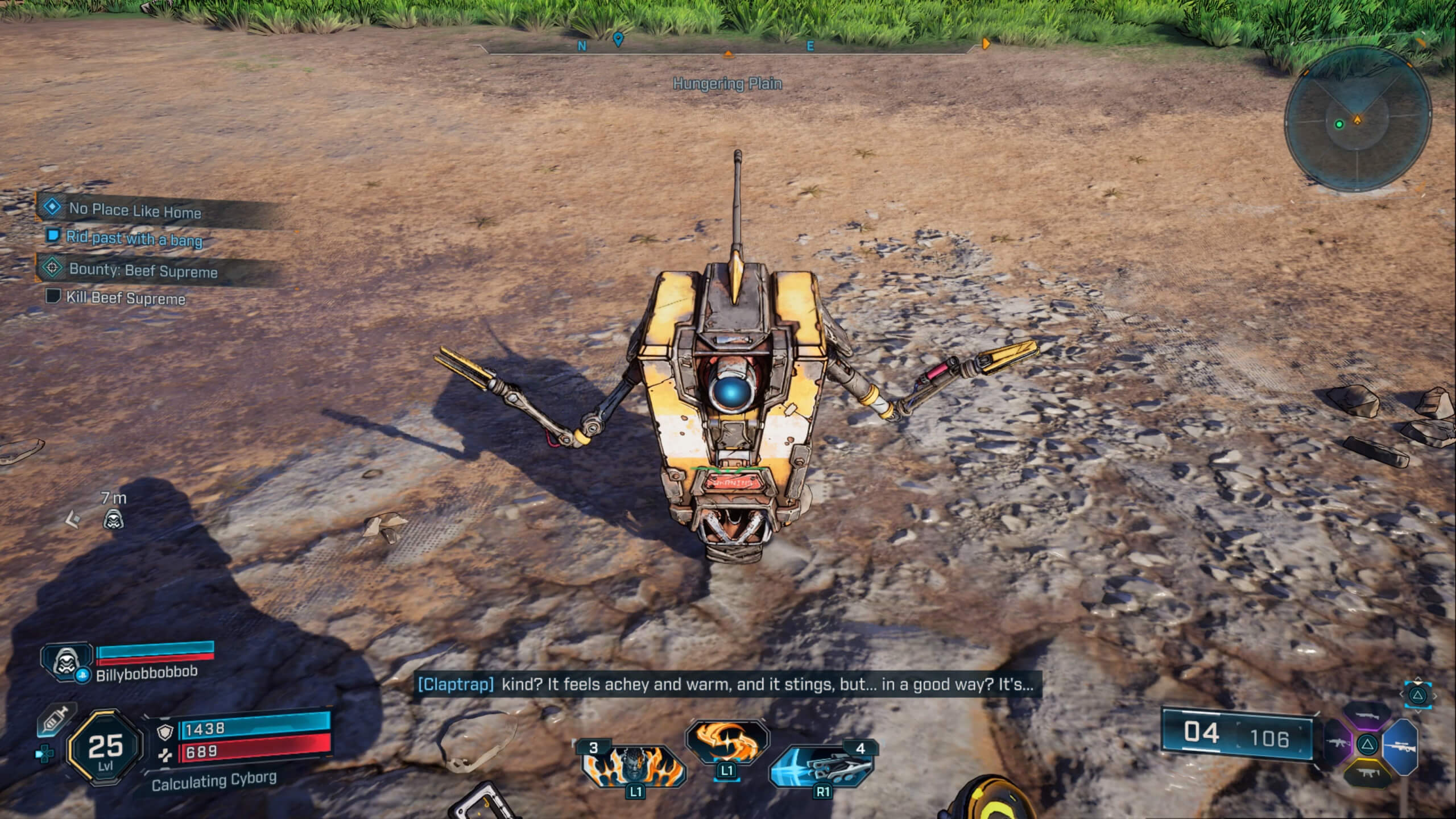This screenshot has width=1456, height=819.
Task: Select the blue sniper rifle slot
Action: click(1402, 746)
